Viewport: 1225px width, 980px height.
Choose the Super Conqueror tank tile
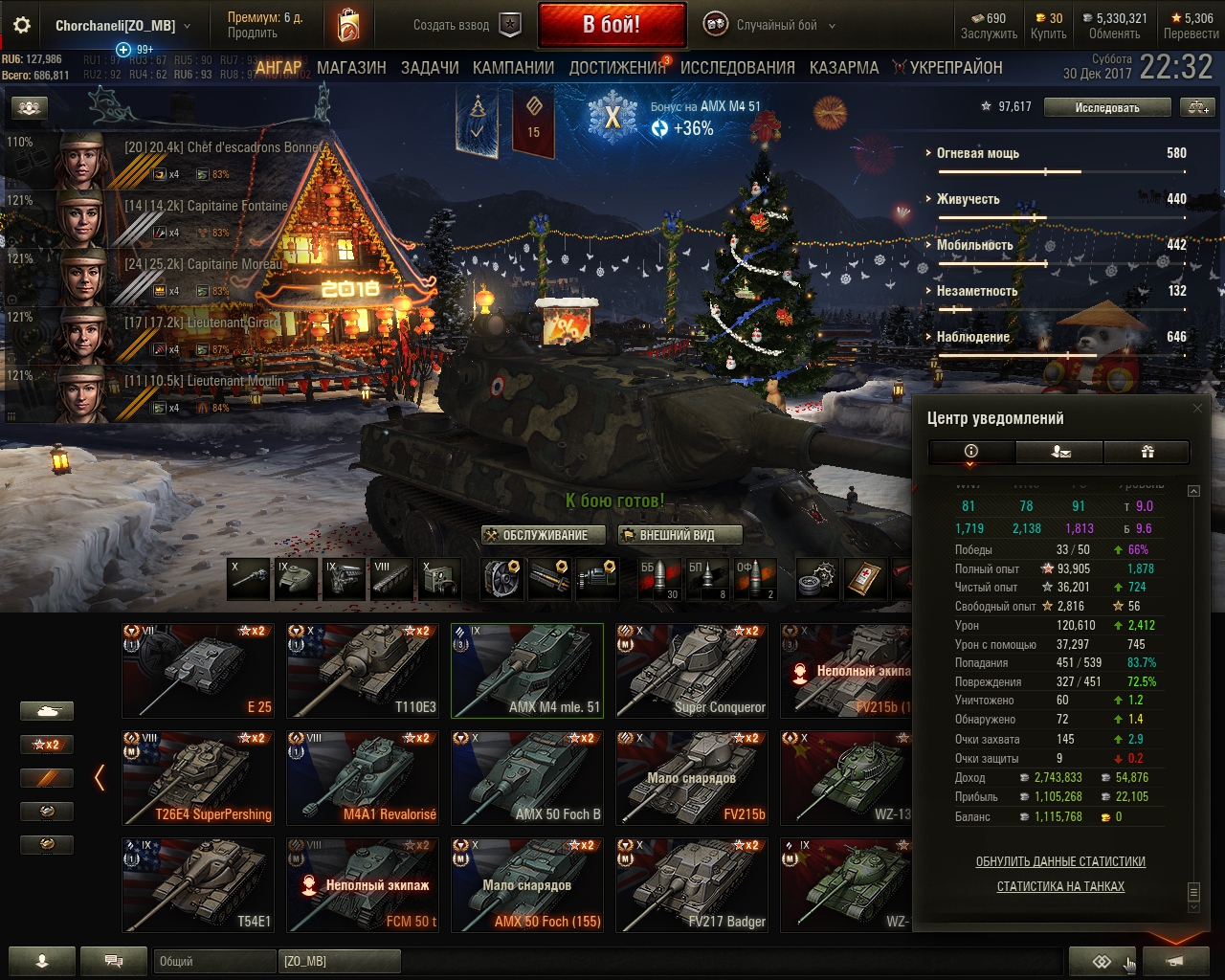[x=692, y=670]
